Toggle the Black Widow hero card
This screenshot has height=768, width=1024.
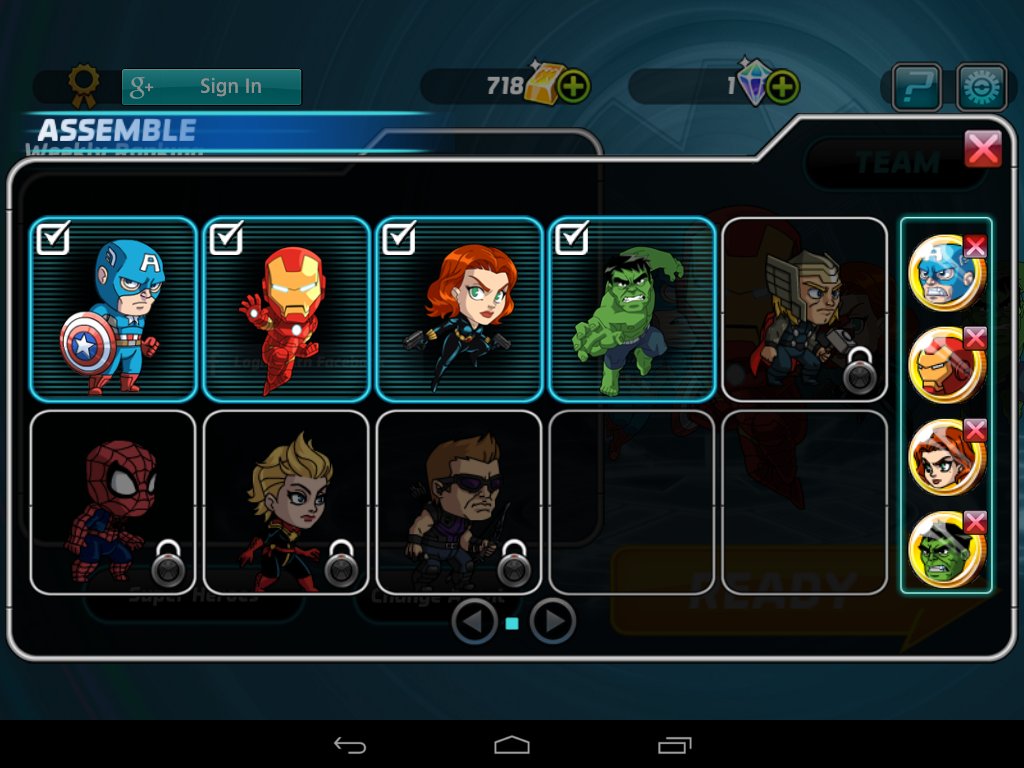tap(459, 309)
